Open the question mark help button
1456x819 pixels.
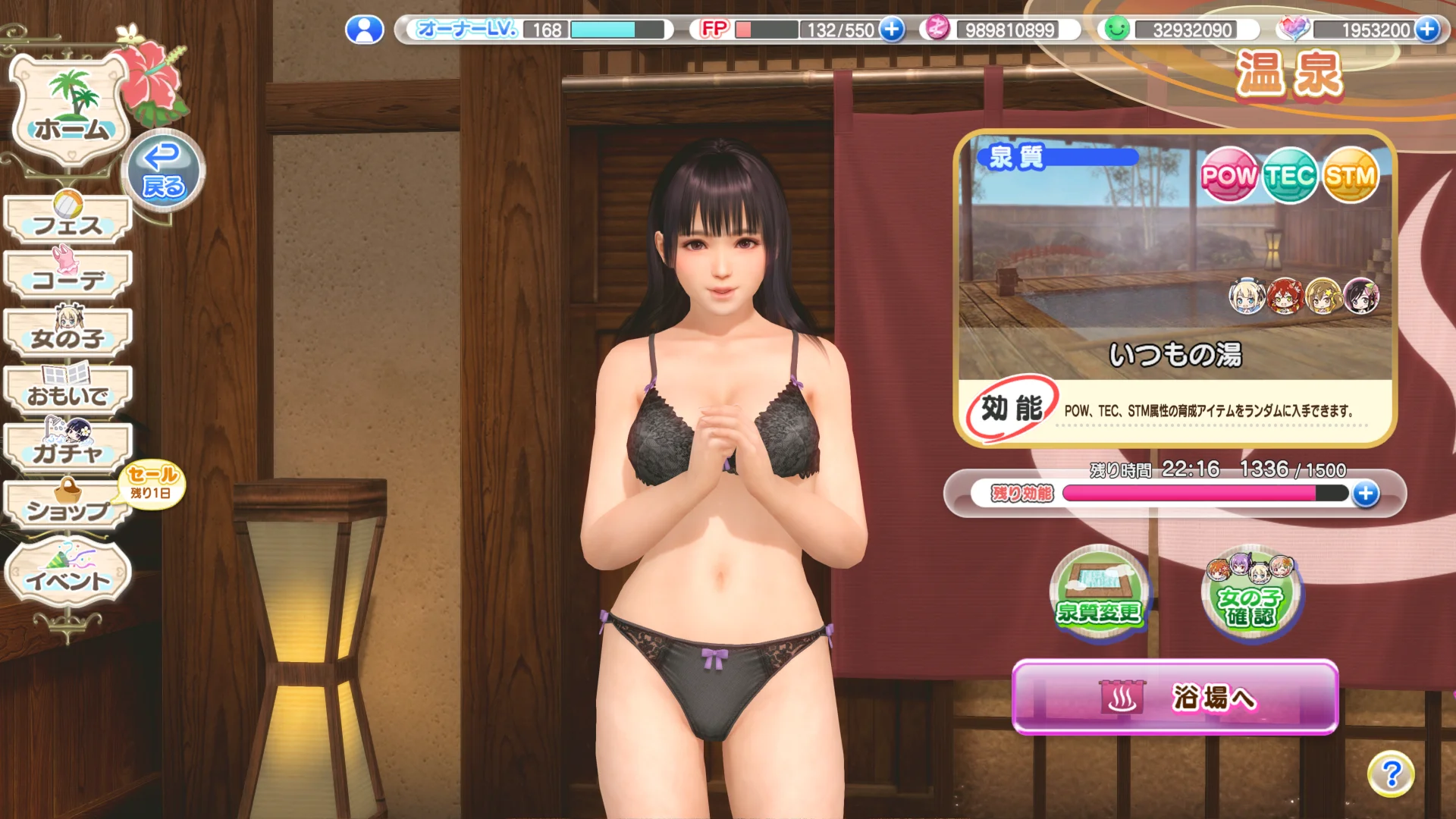pyautogui.click(x=1391, y=774)
